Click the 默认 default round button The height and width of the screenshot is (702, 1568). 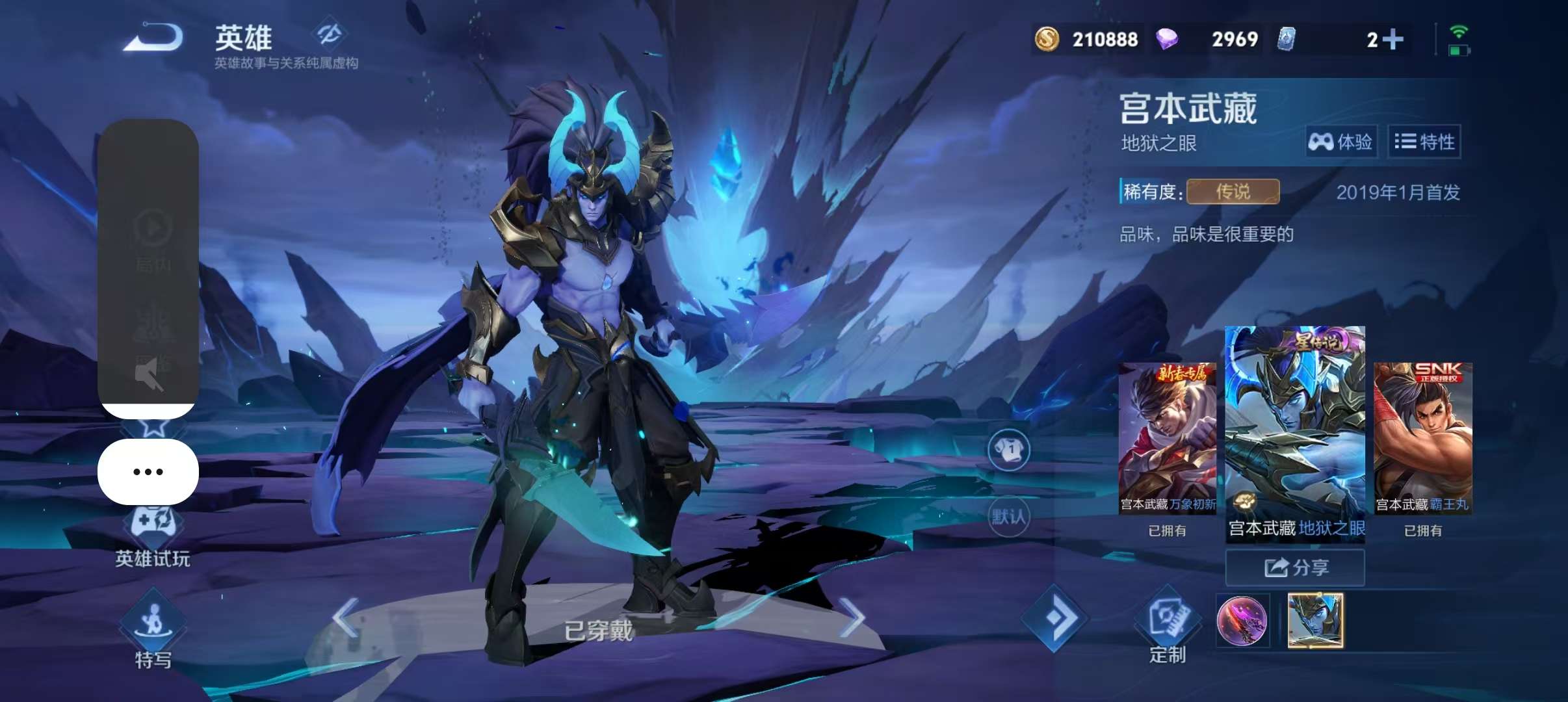[x=1008, y=517]
